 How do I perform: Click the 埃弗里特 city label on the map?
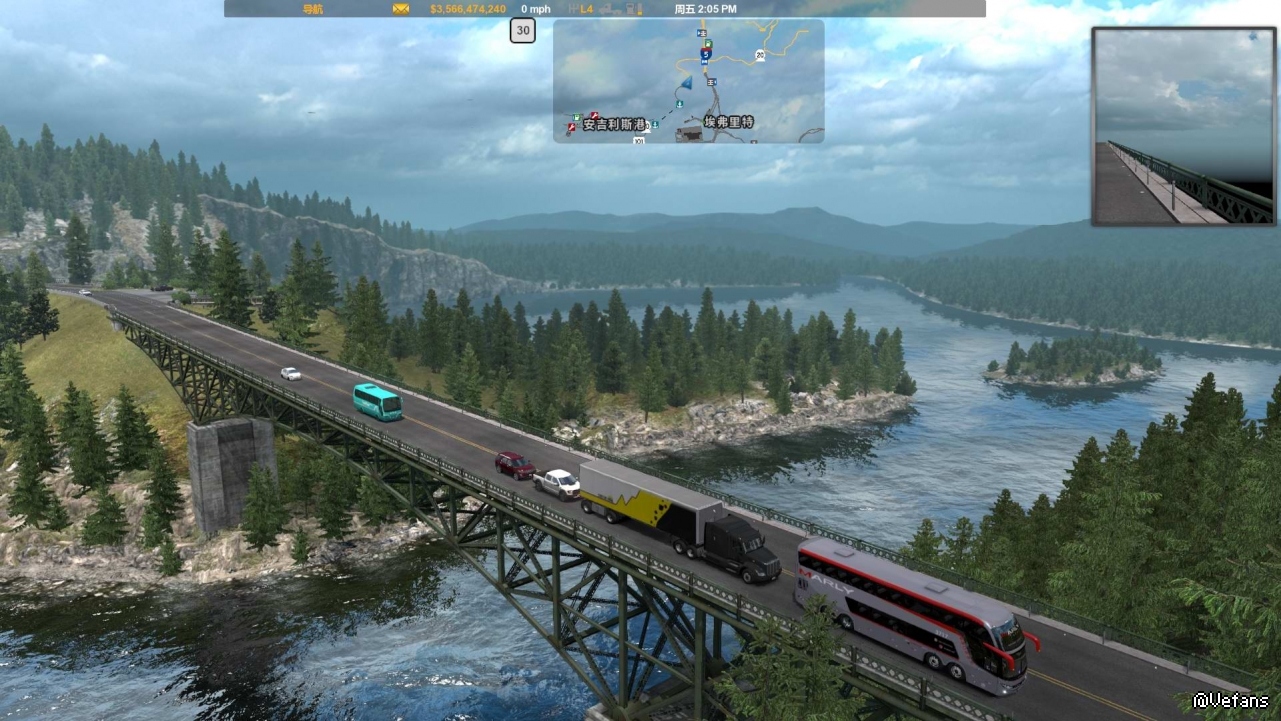coord(728,122)
